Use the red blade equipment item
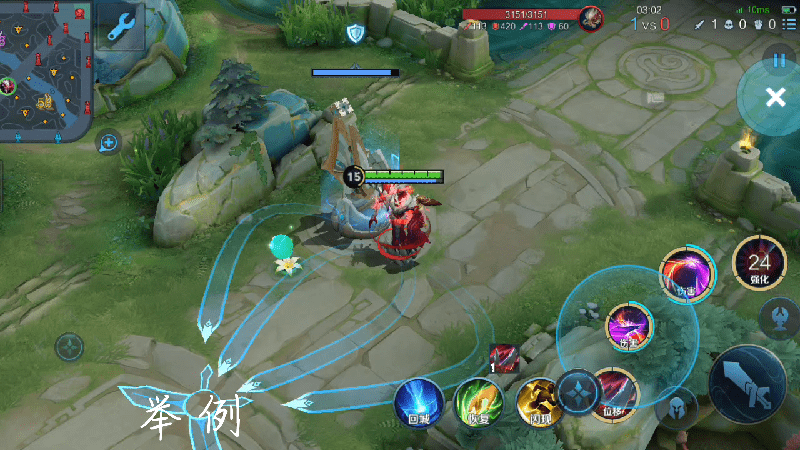The width and height of the screenshot is (800, 450). pyautogui.click(x=503, y=357)
